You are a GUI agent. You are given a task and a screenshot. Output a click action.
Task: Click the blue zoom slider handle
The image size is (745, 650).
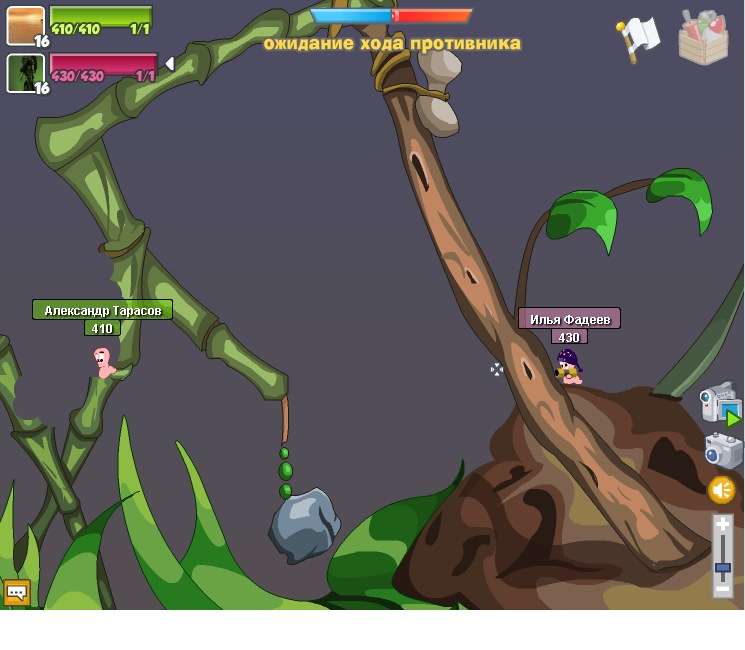pos(723,568)
